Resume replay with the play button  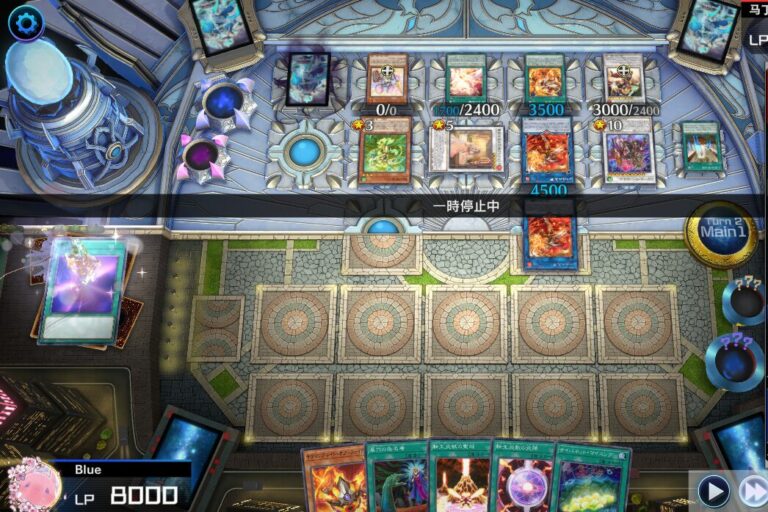coord(712,490)
